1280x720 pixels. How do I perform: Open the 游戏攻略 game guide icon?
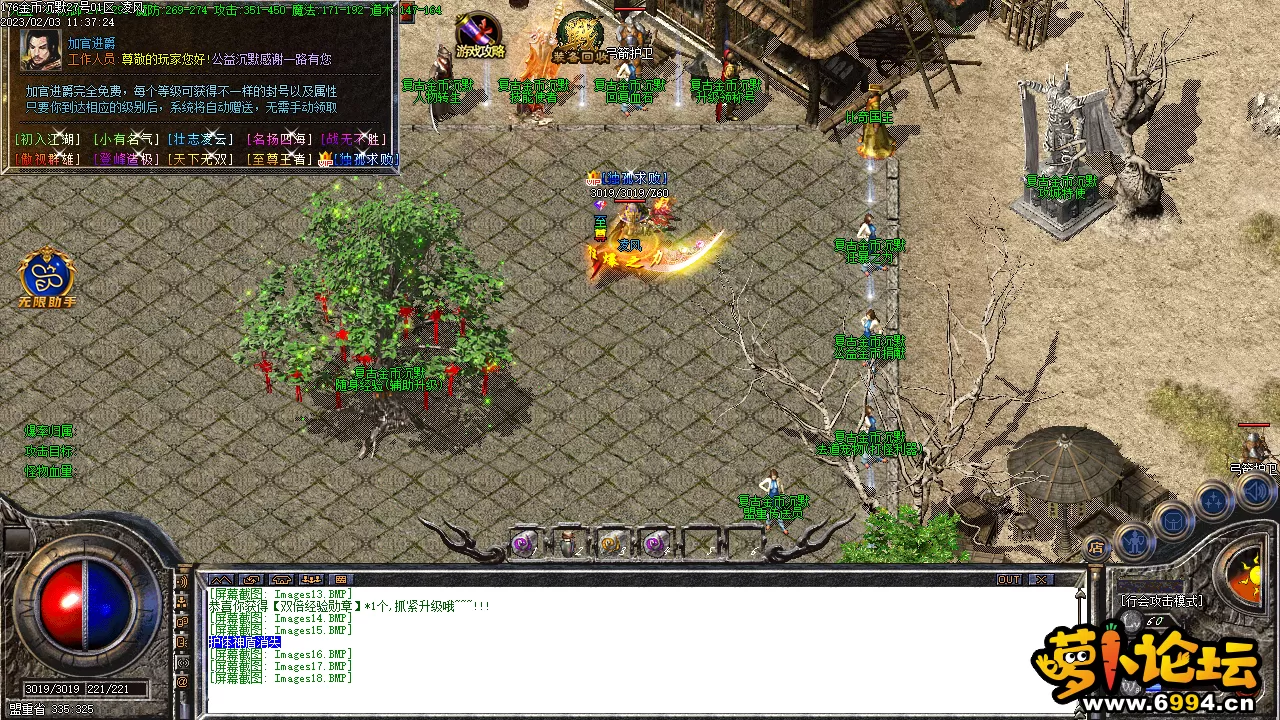[480, 35]
